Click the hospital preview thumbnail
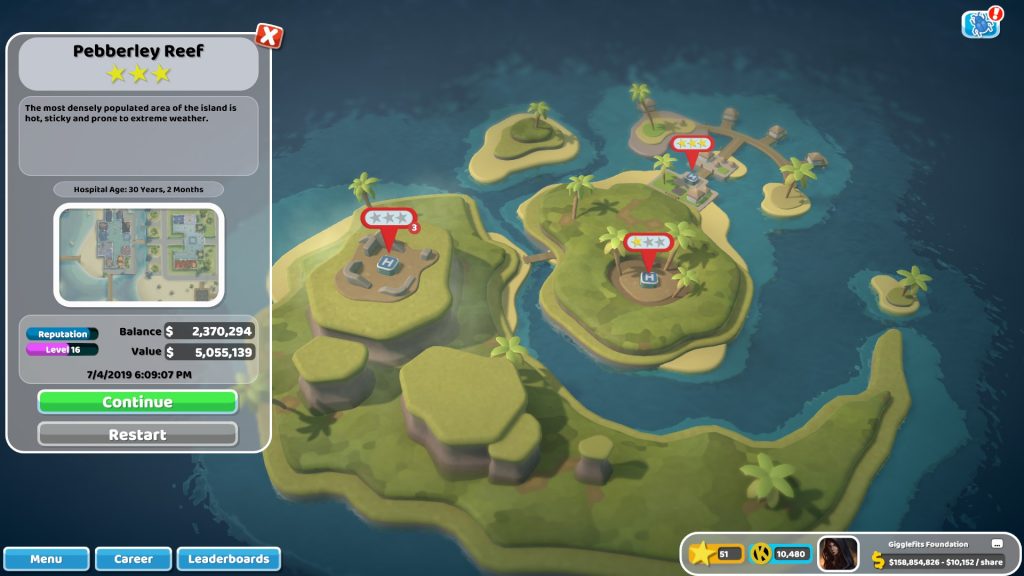This screenshot has height=576, width=1024. tap(138, 254)
